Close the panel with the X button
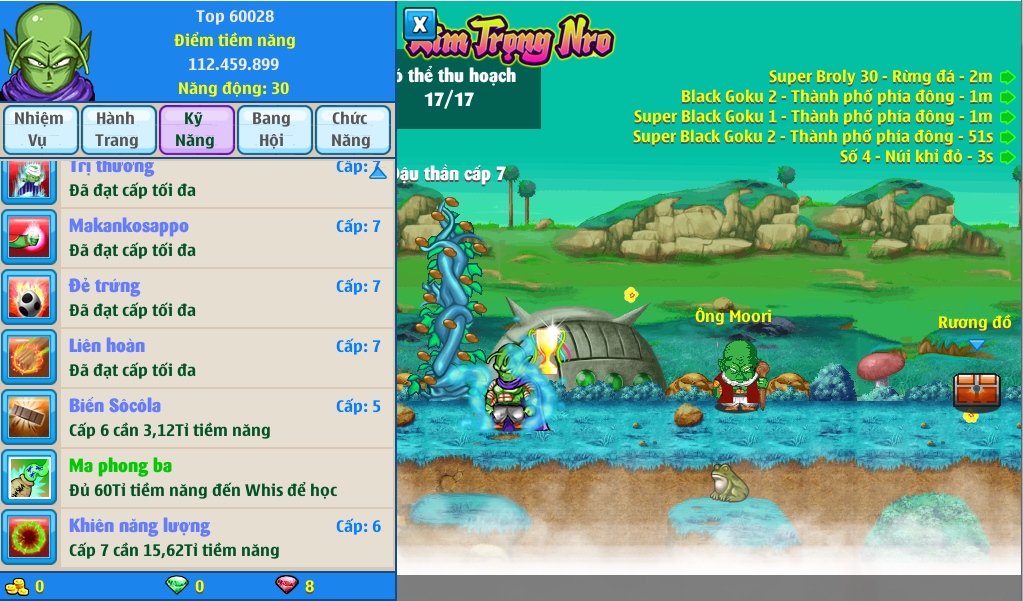This screenshot has width=1023, height=601. pos(420,24)
